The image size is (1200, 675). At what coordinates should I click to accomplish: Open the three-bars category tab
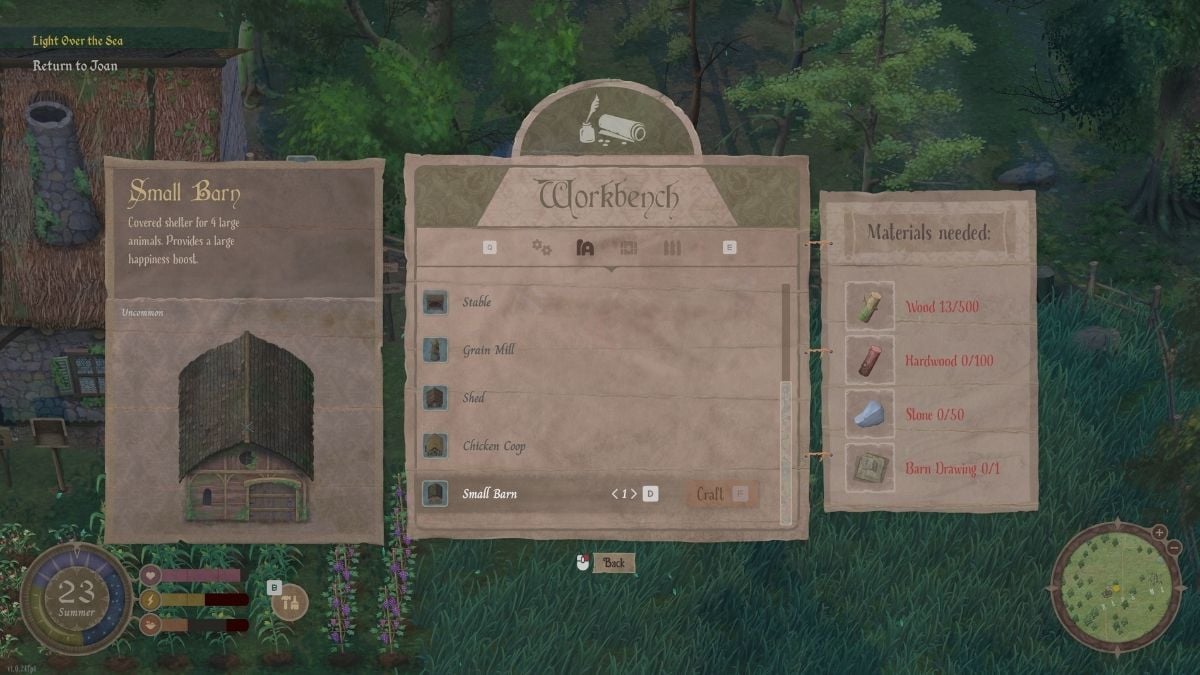tap(672, 248)
